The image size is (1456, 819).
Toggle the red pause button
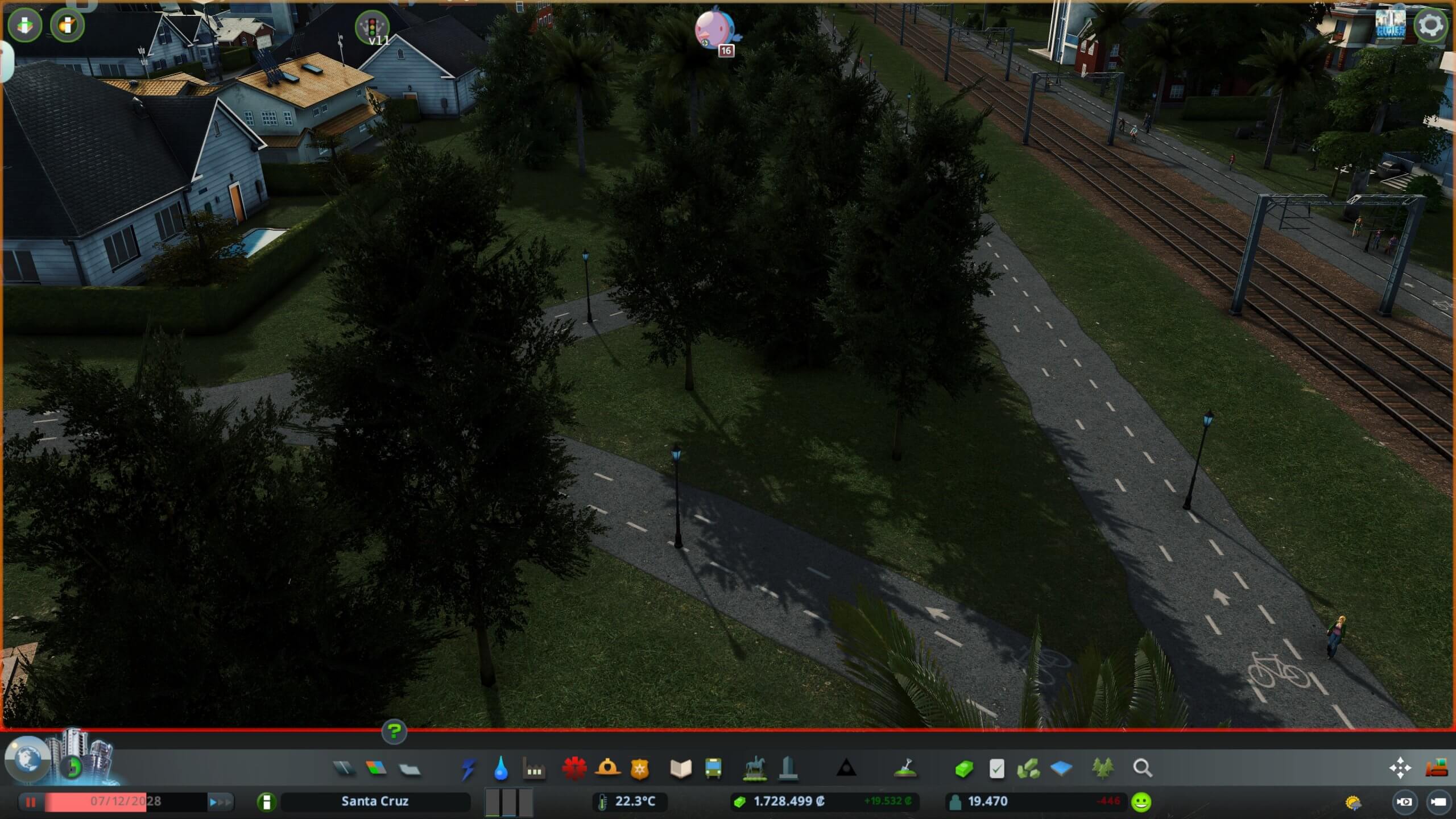click(x=31, y=802)
